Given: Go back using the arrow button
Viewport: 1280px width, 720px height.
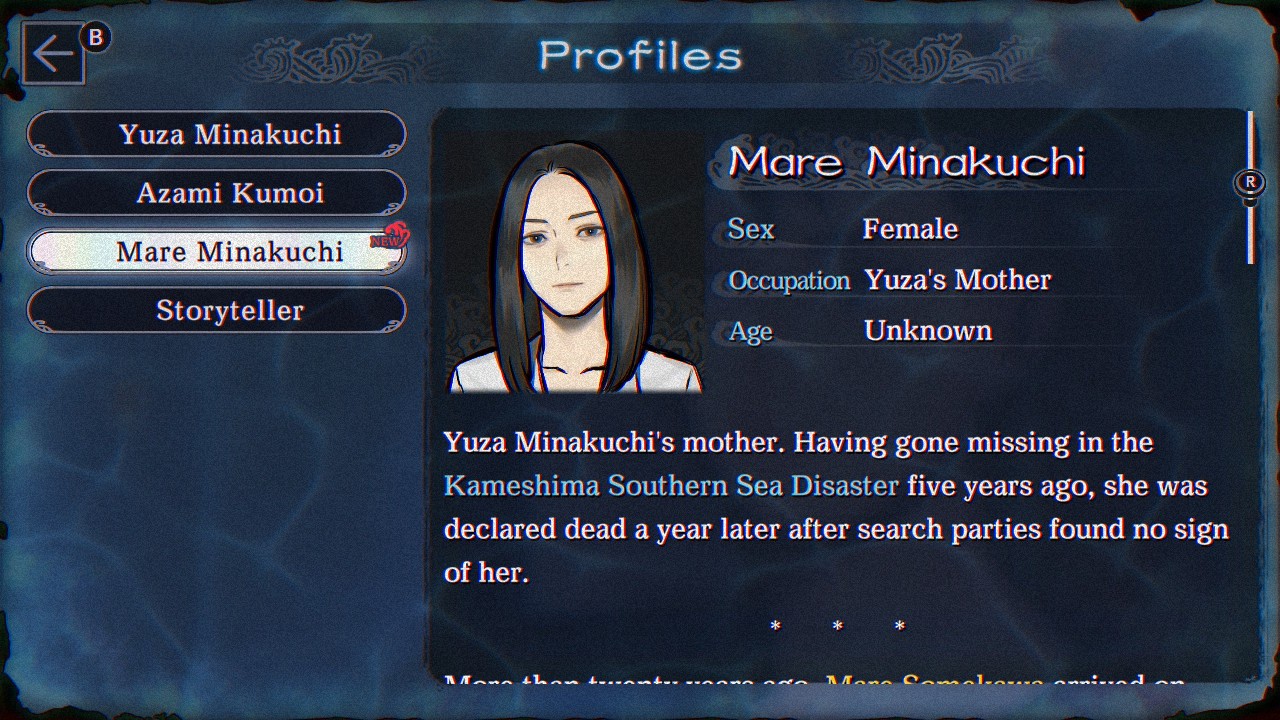Looking at the screenshot, I should click(x=53, y=54).
